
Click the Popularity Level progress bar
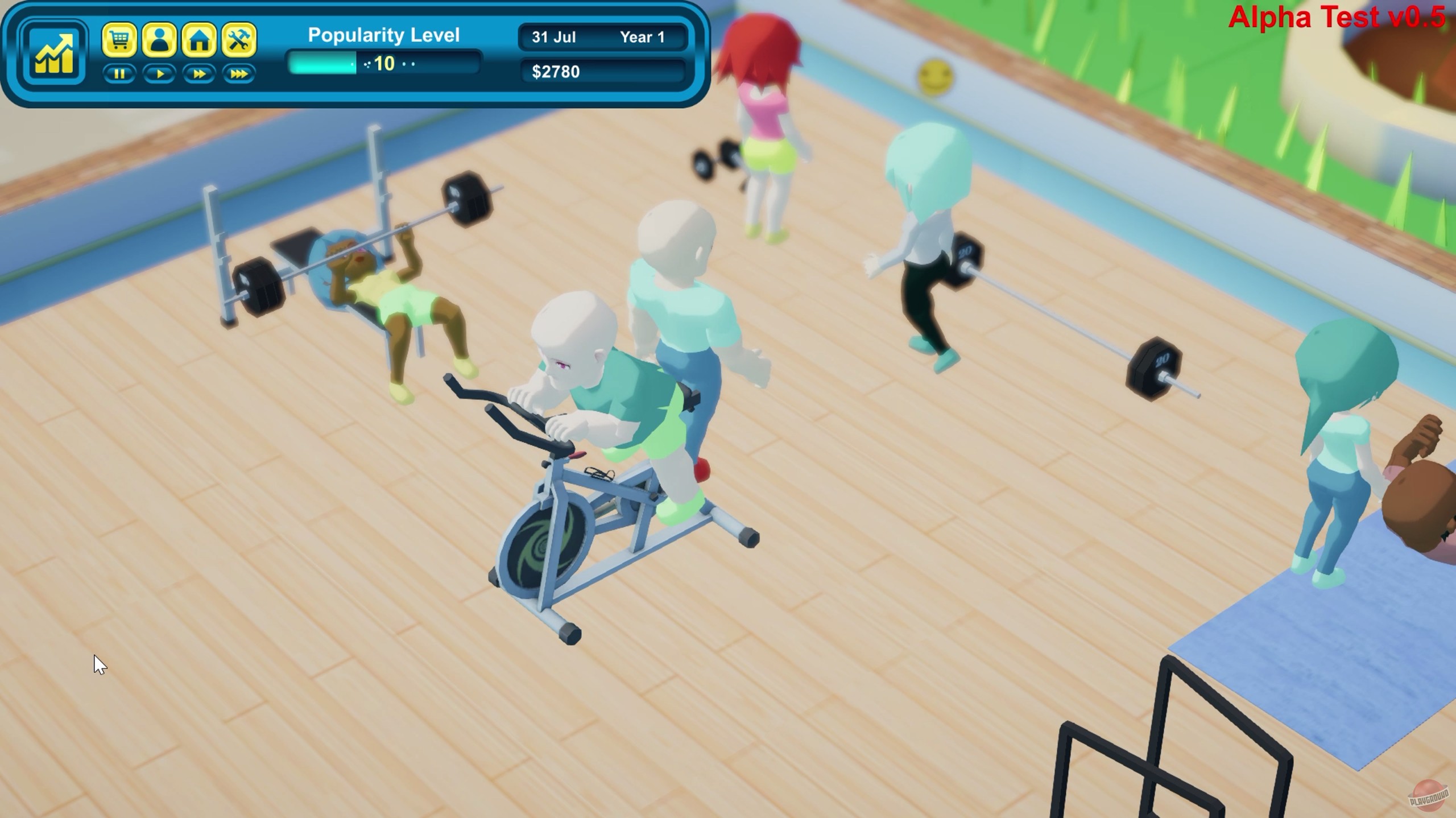(382, 64)
